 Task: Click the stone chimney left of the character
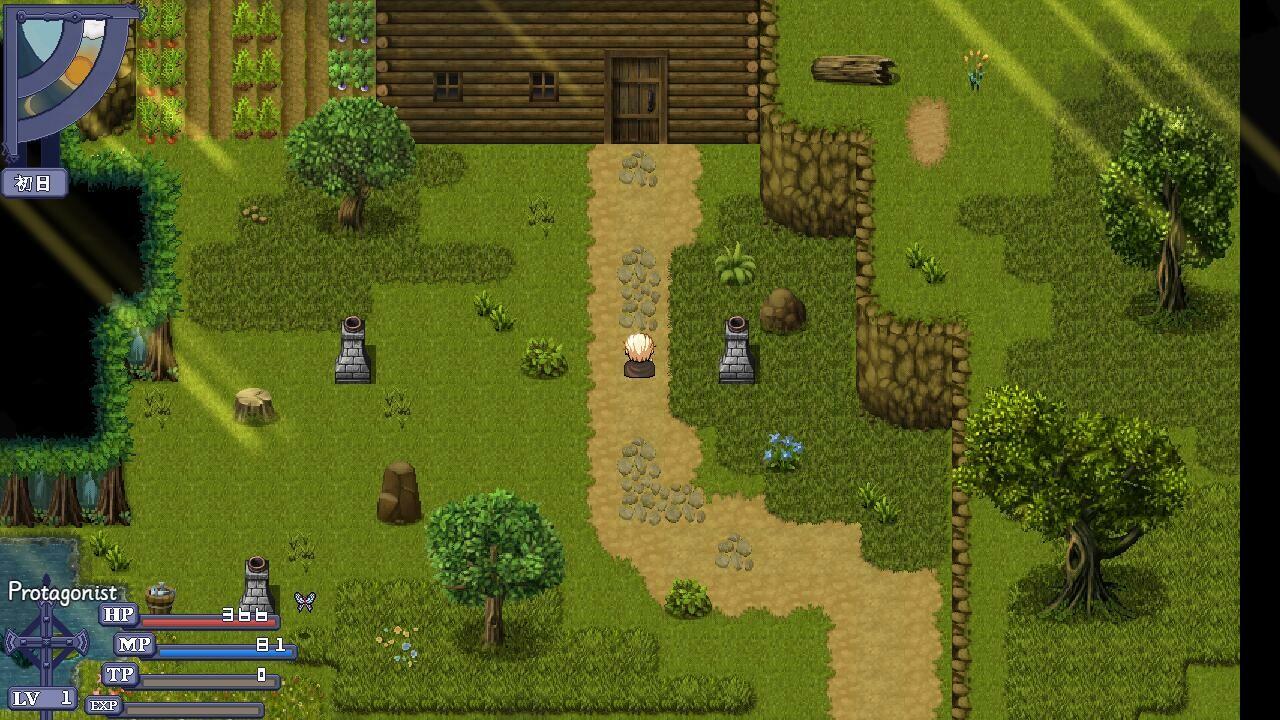pyautogui.click(x=352, y=350)
